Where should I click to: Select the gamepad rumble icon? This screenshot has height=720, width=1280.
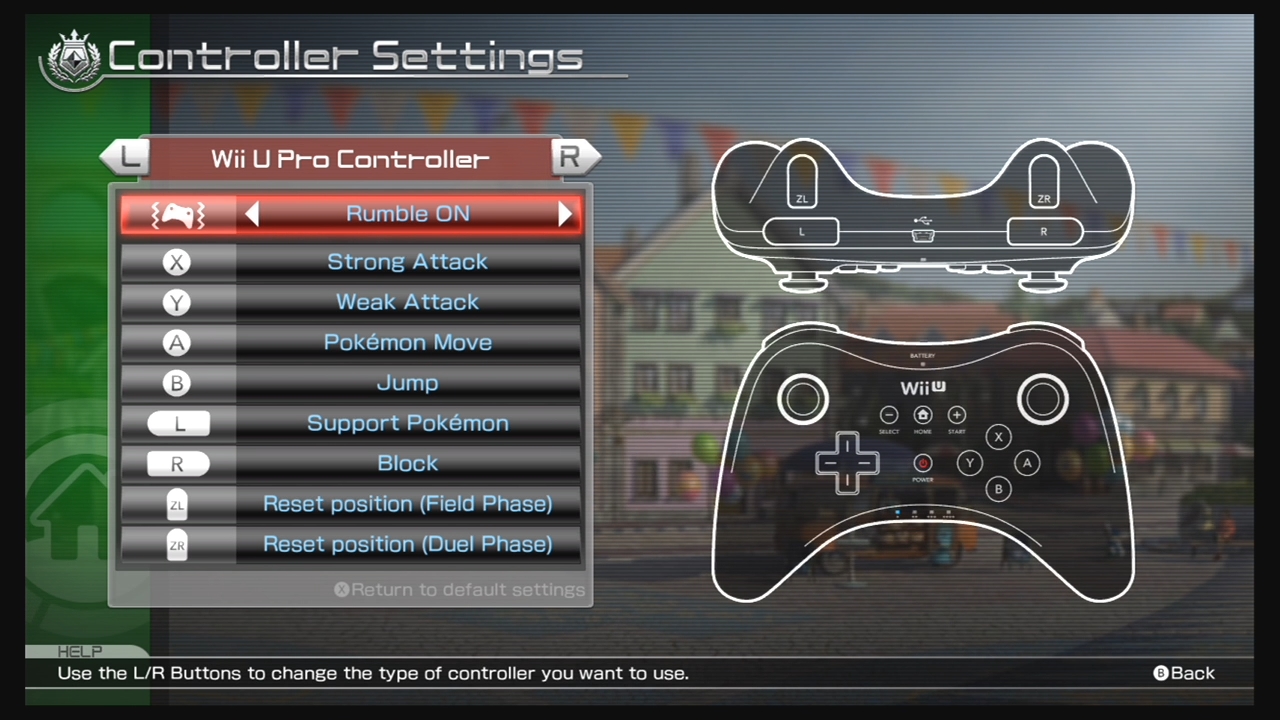point(177,213)
